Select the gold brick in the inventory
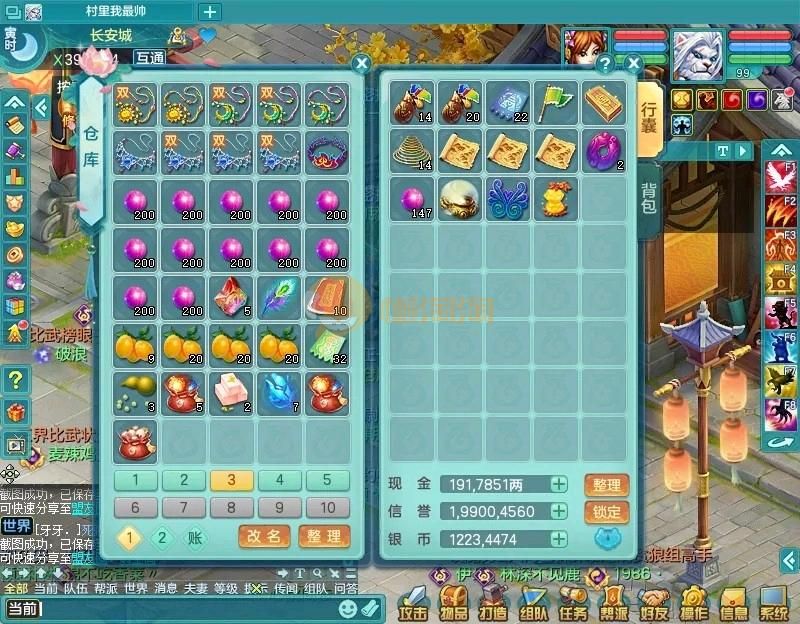Viewport: 800px width, 624px height. 603,103
